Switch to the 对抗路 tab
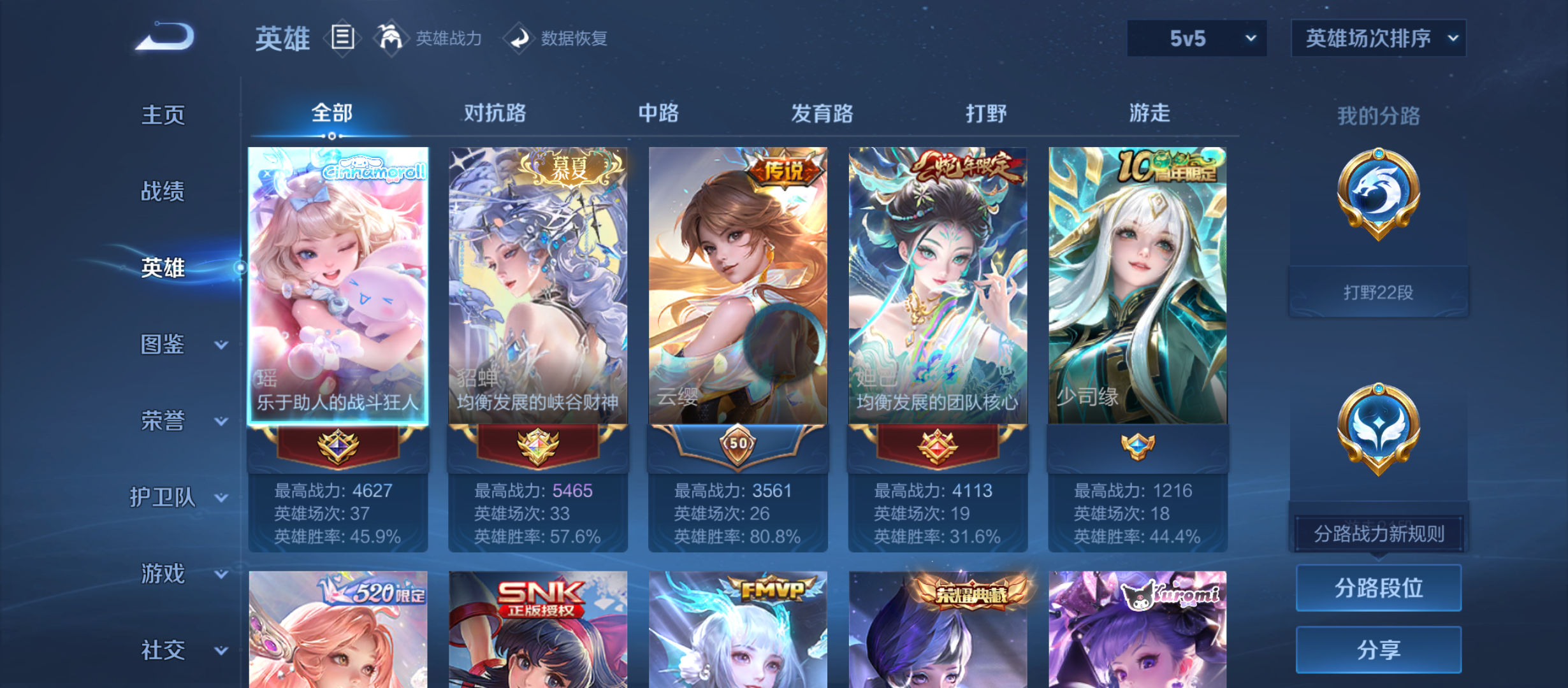Image resolution: width=1568 pixels, height=688 pixels. point(495,113)
